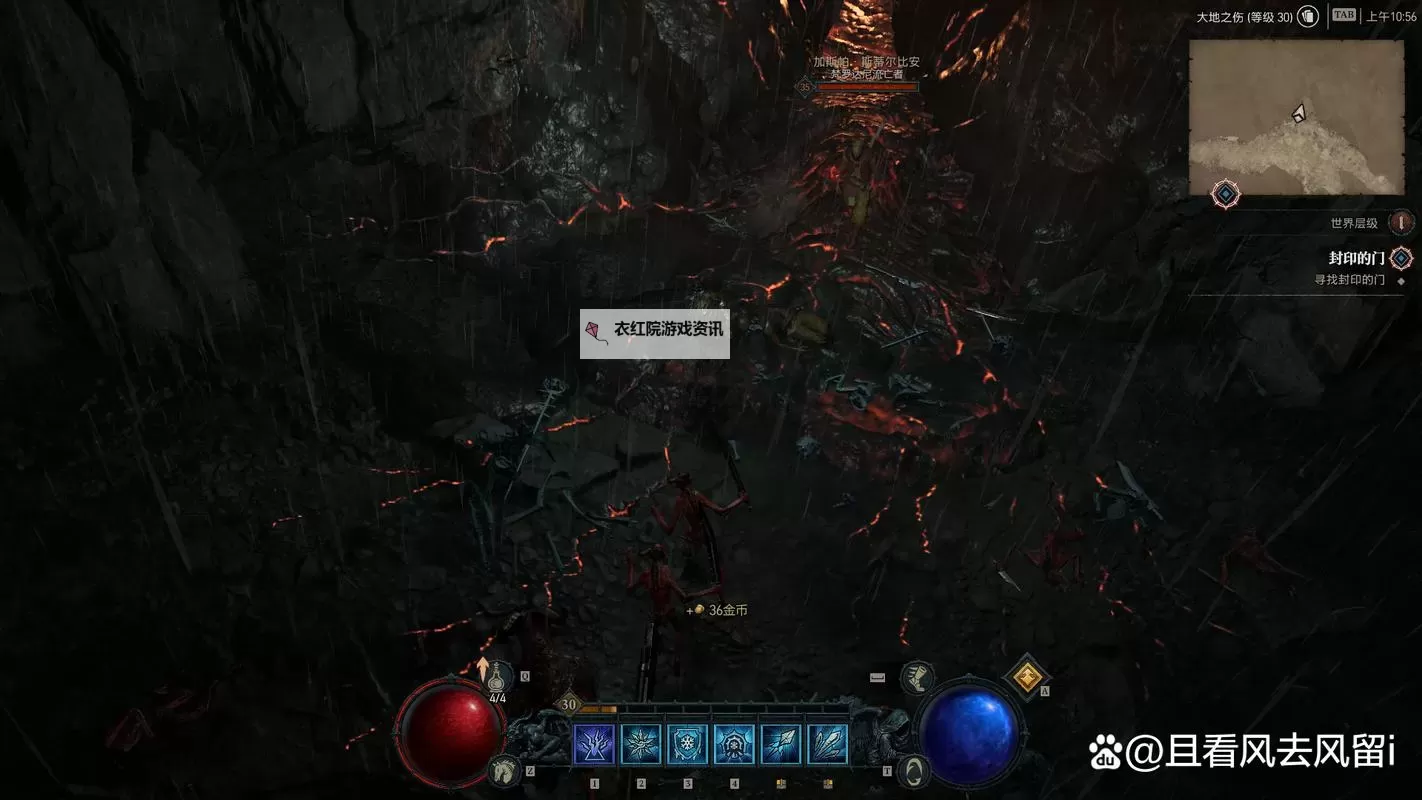Image resolution: width=1422 pixels, height=800 pixels.
Task: Activate the snowflake shield skill
Action: coord(688,745)
